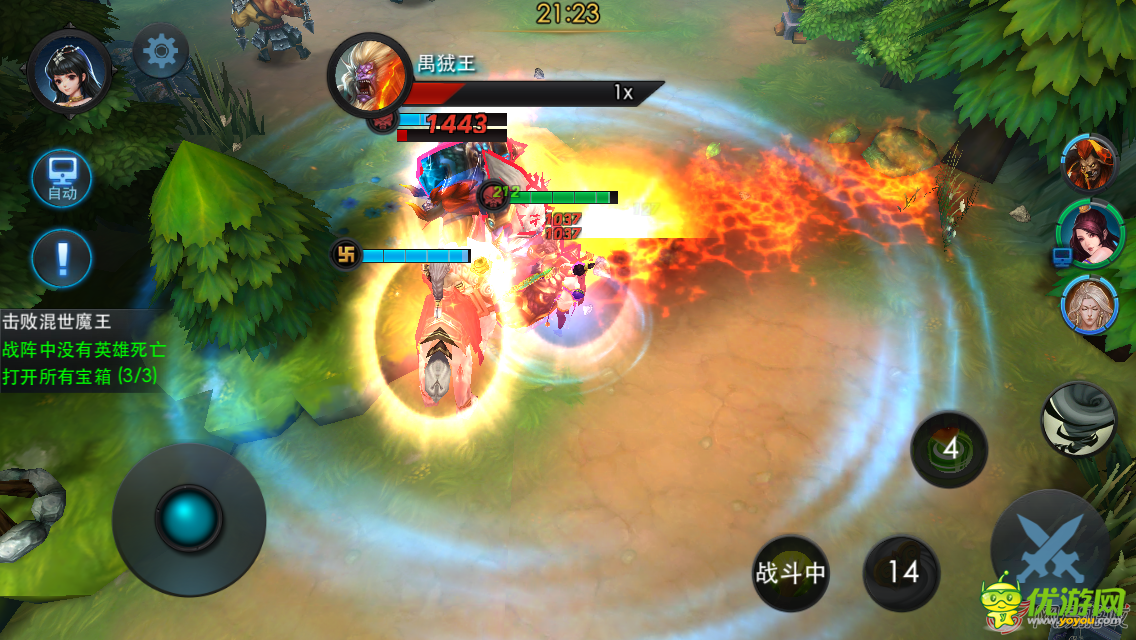Open the gear settings menu
1136x640 pixels.
pyautogui.click(x=161, y=51)
